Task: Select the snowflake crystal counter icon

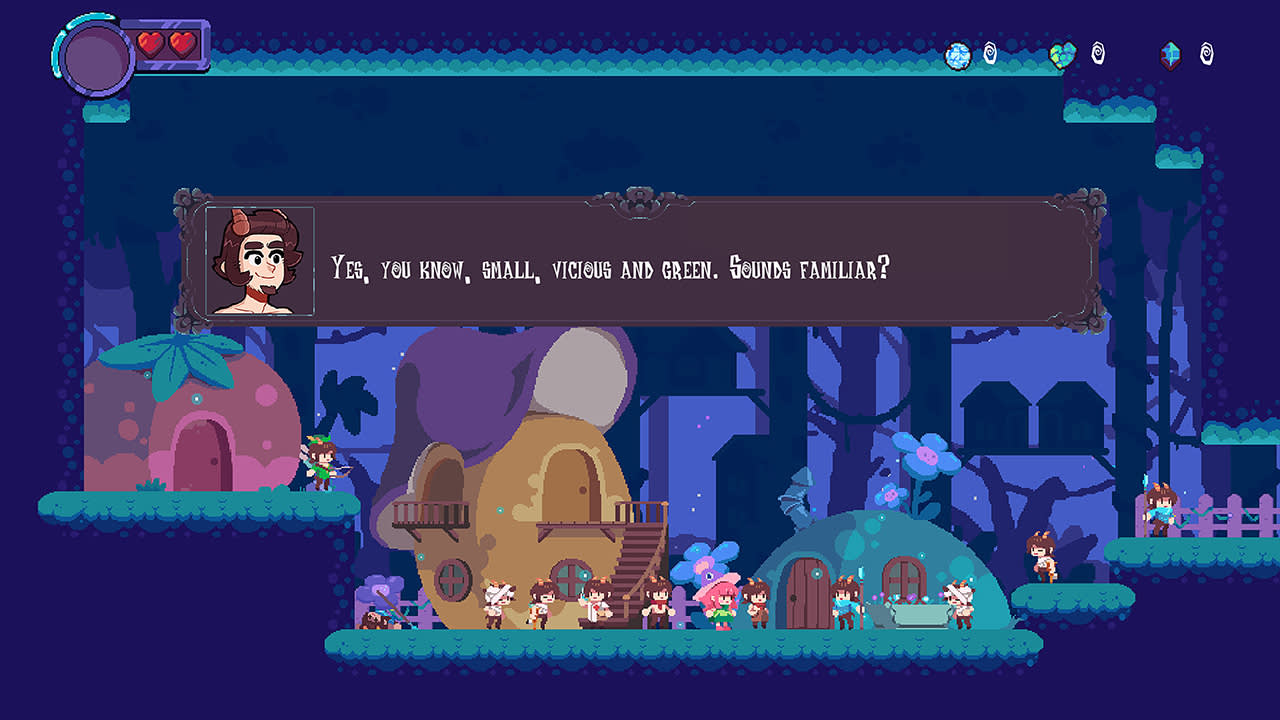Action: pos(957,54)
